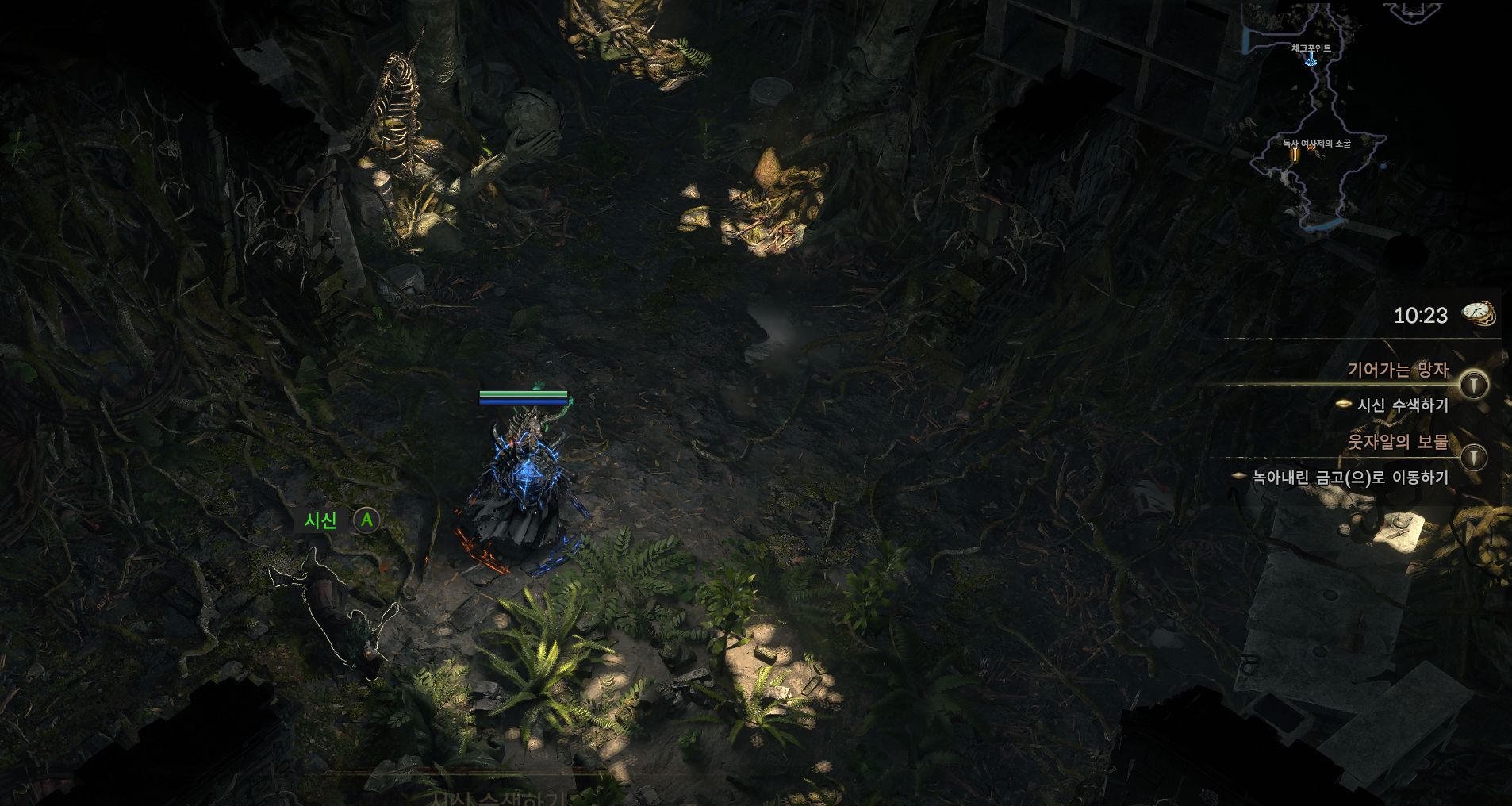Click the pocket watch clock icon
1512x806 pixels.
[x=1479, y=313]
